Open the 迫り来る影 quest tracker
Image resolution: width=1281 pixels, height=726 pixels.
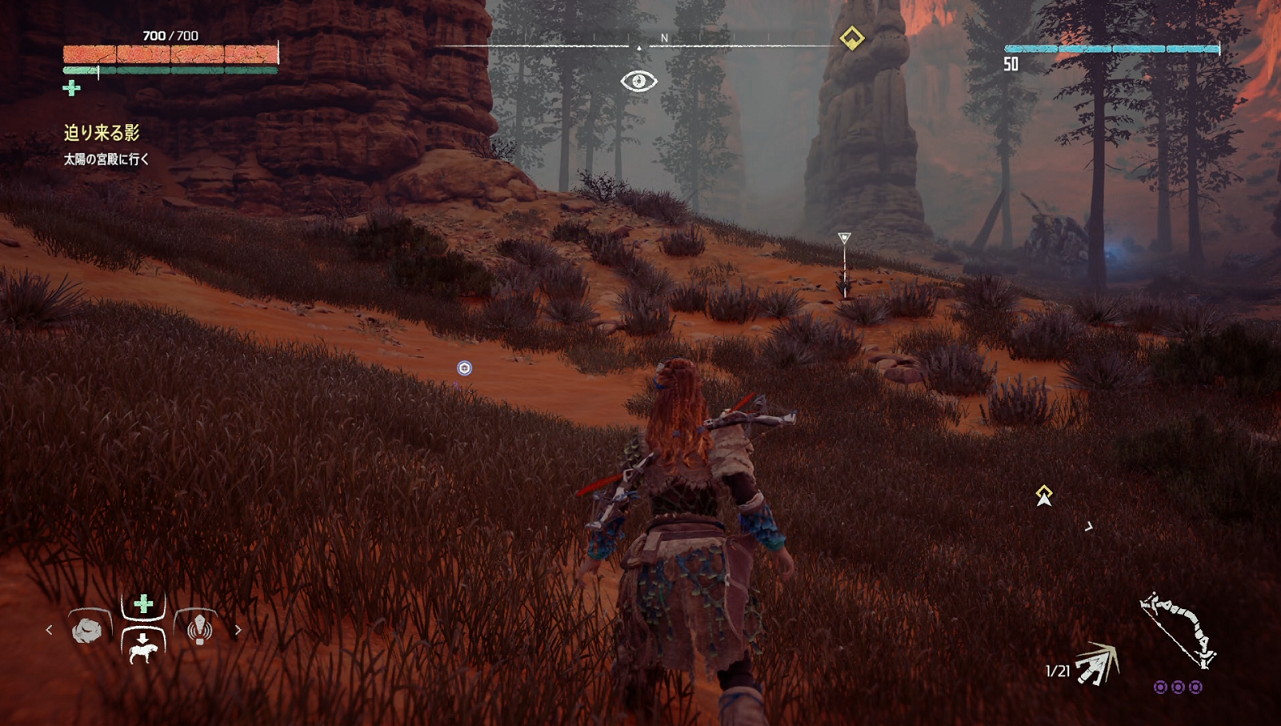tap(101, 132)
